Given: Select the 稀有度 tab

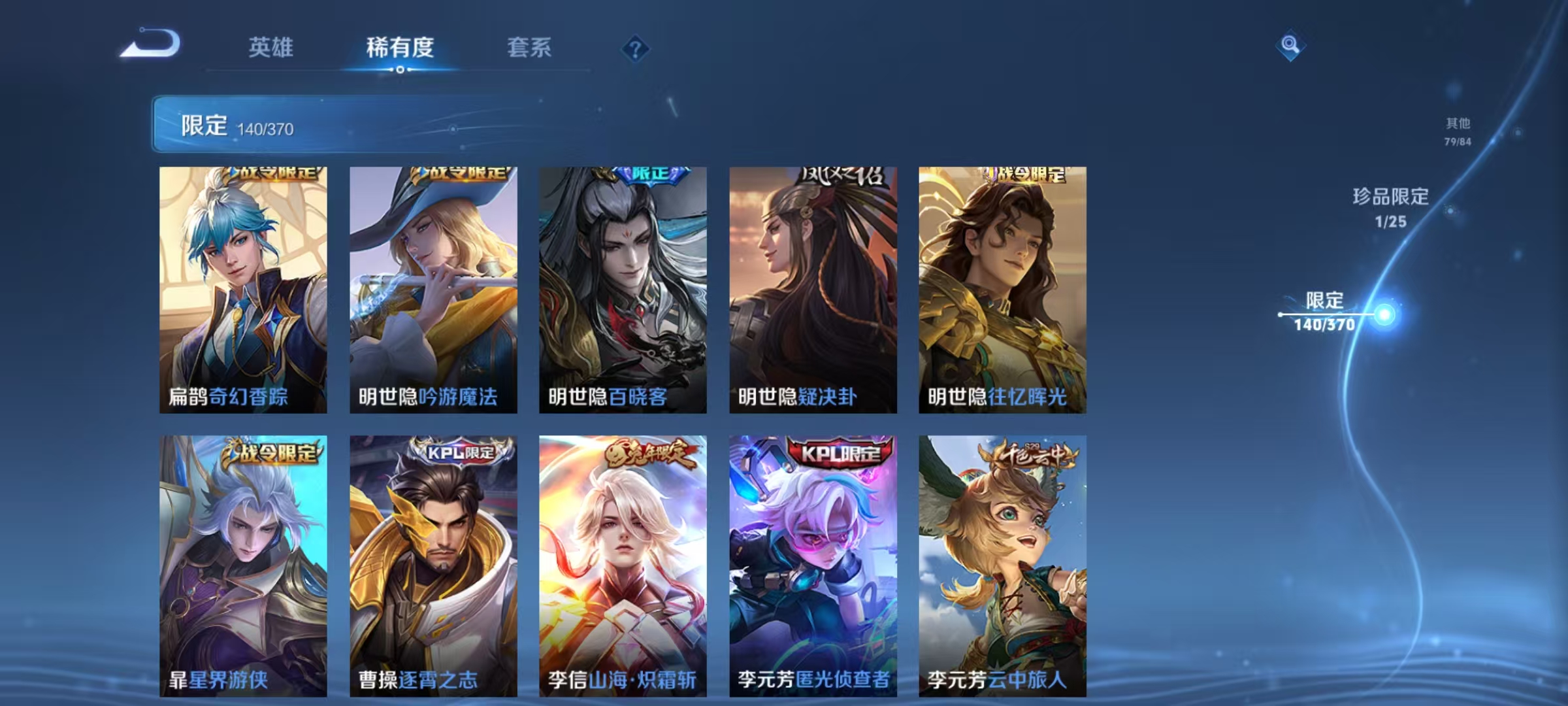Looking at the screenshot, I should point(400,48).
